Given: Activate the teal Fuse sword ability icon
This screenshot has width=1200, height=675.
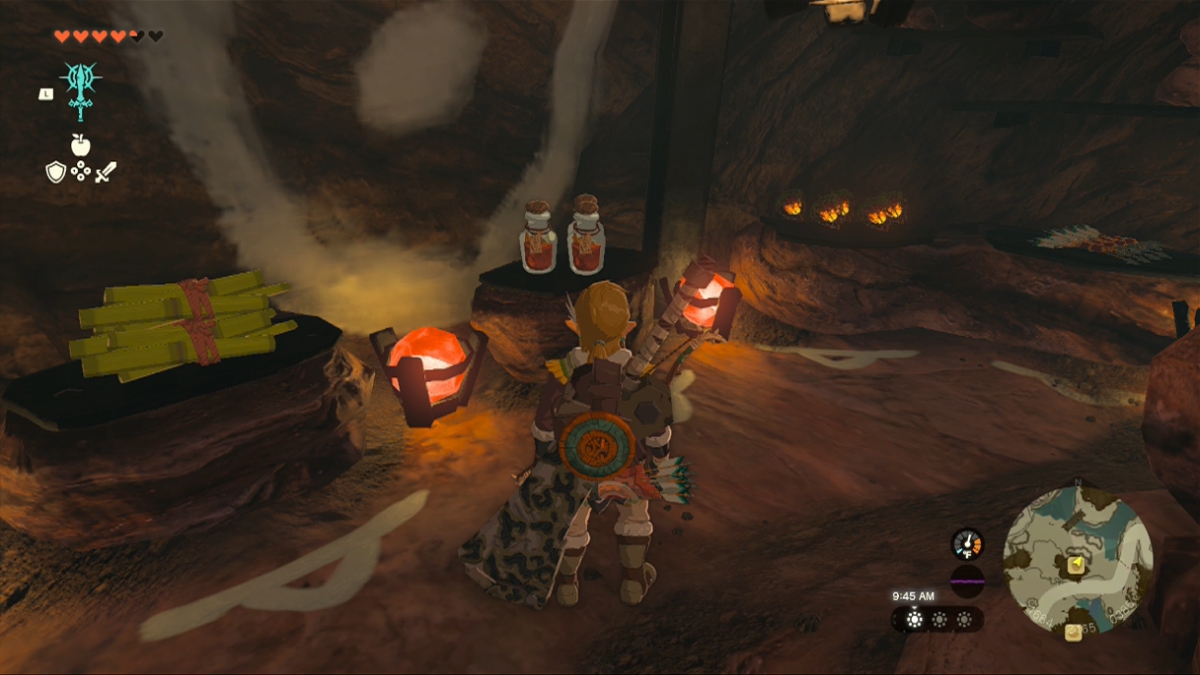Looking at the screenshot, I should (x=80, y=86).
